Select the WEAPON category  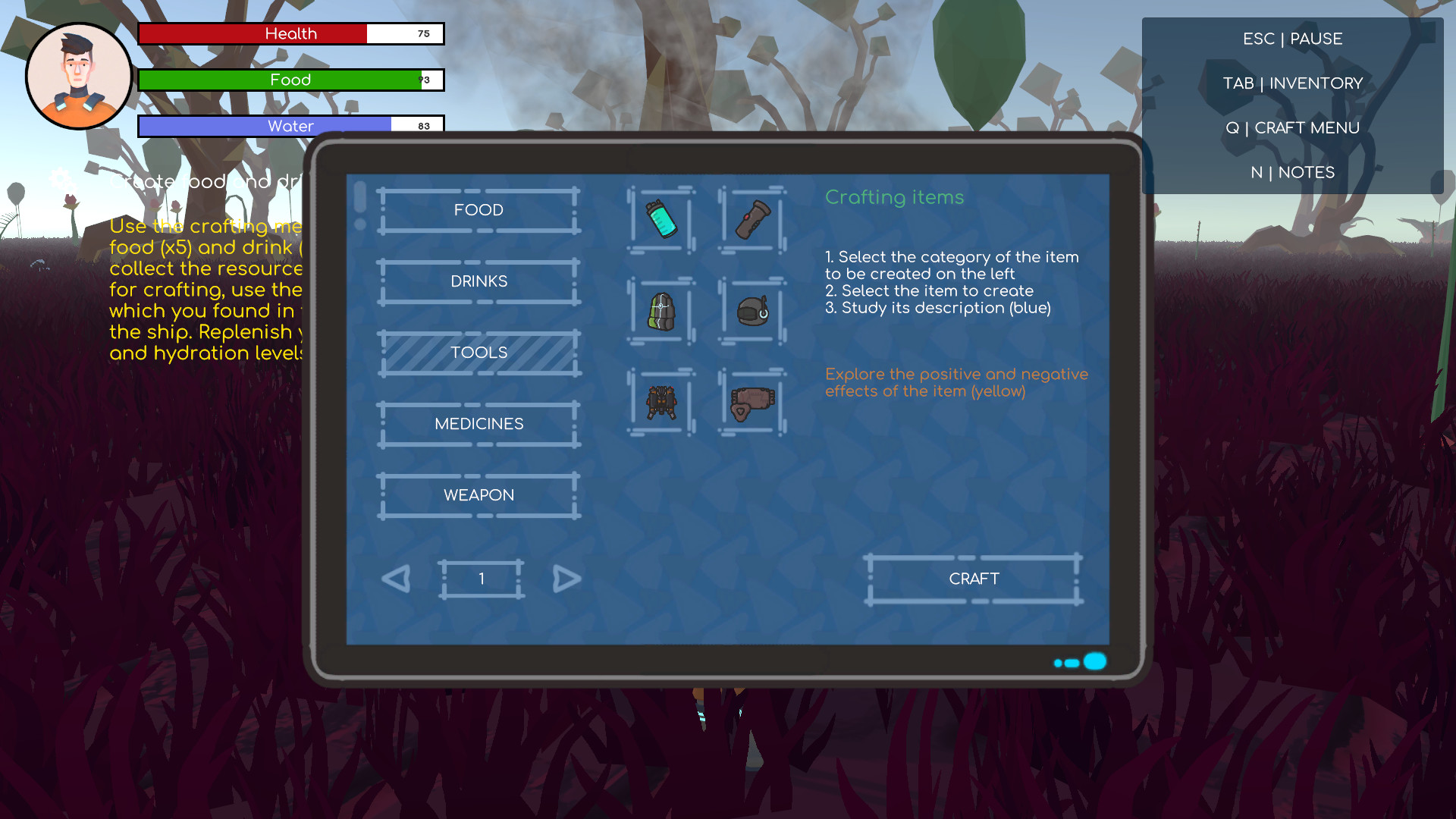click(x=478, y=494)
